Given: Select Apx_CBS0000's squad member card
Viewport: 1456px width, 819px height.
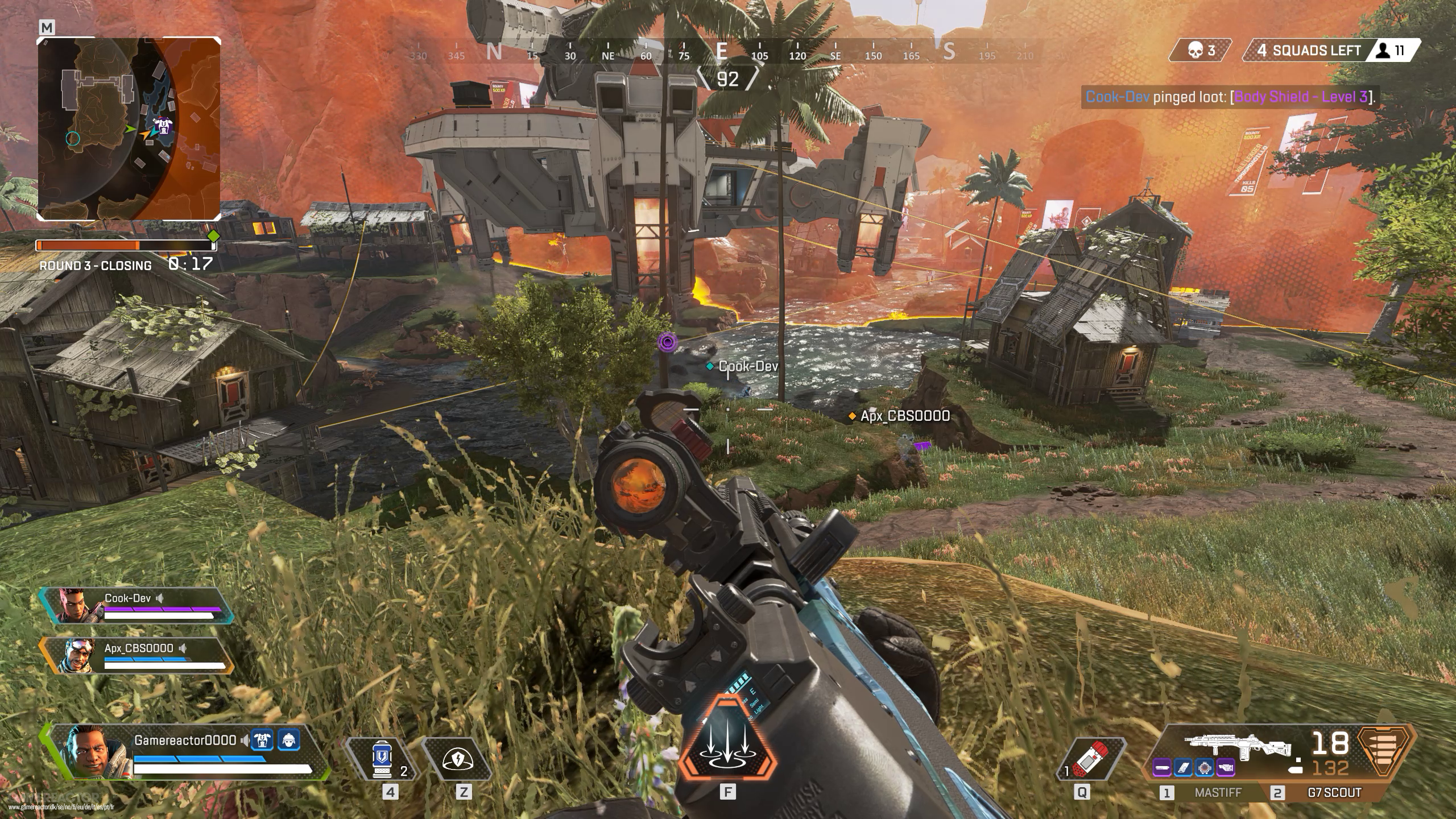Looking at the screenshot, I should [x=136, y=655].
